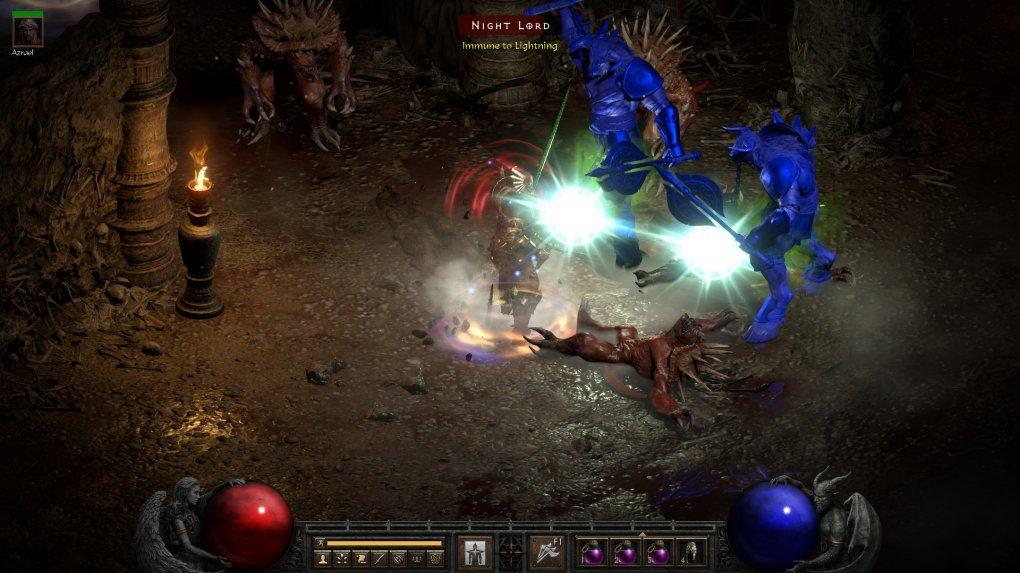Open the right skill icon marked F1

pos(547,551)
